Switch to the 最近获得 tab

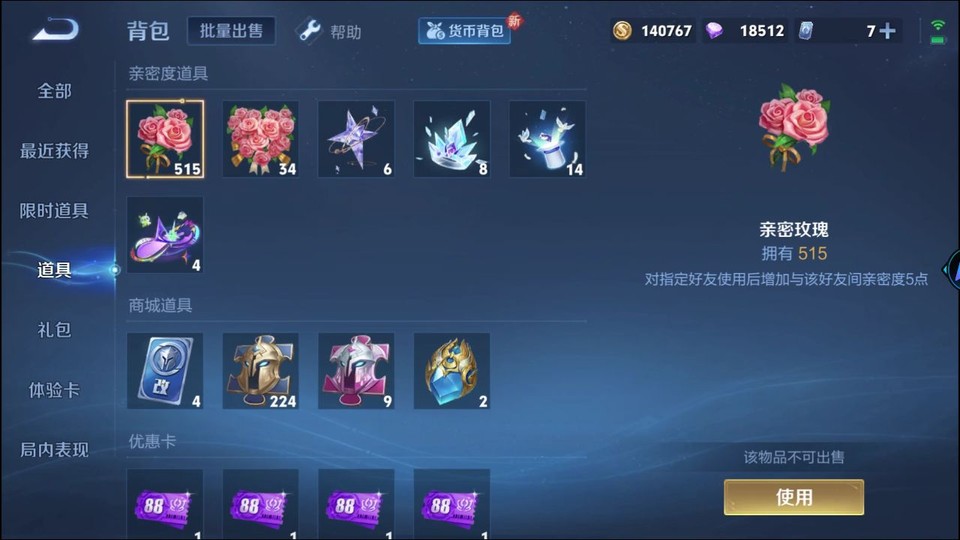(55, 151)
